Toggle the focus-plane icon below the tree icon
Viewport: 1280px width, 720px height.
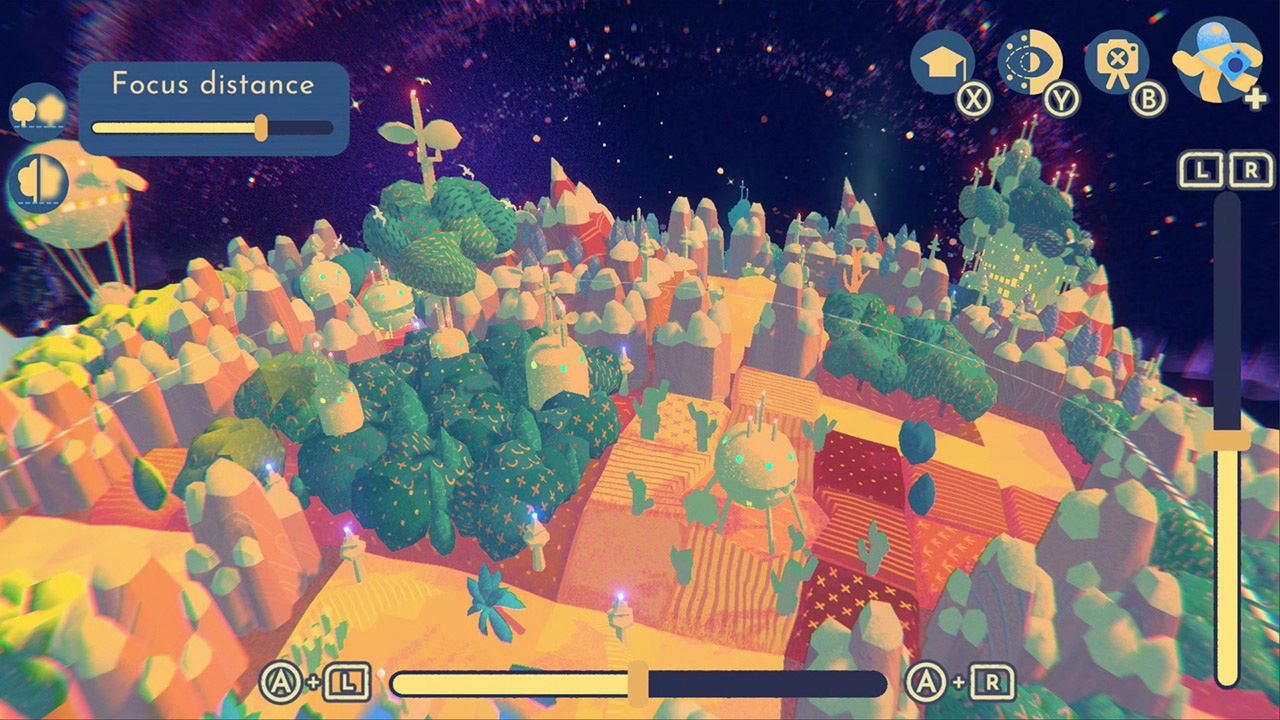pos(40,183)
